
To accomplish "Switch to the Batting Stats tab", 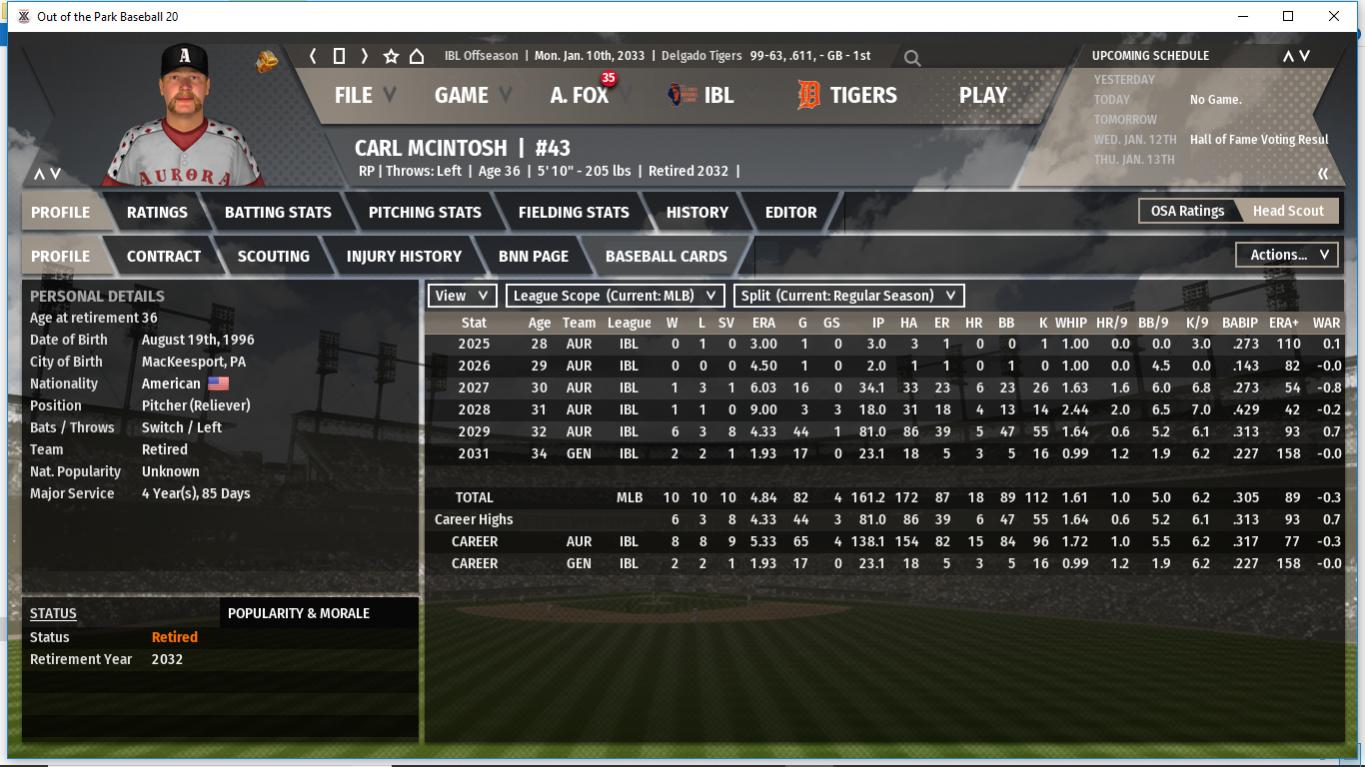I will coord(278,212).
